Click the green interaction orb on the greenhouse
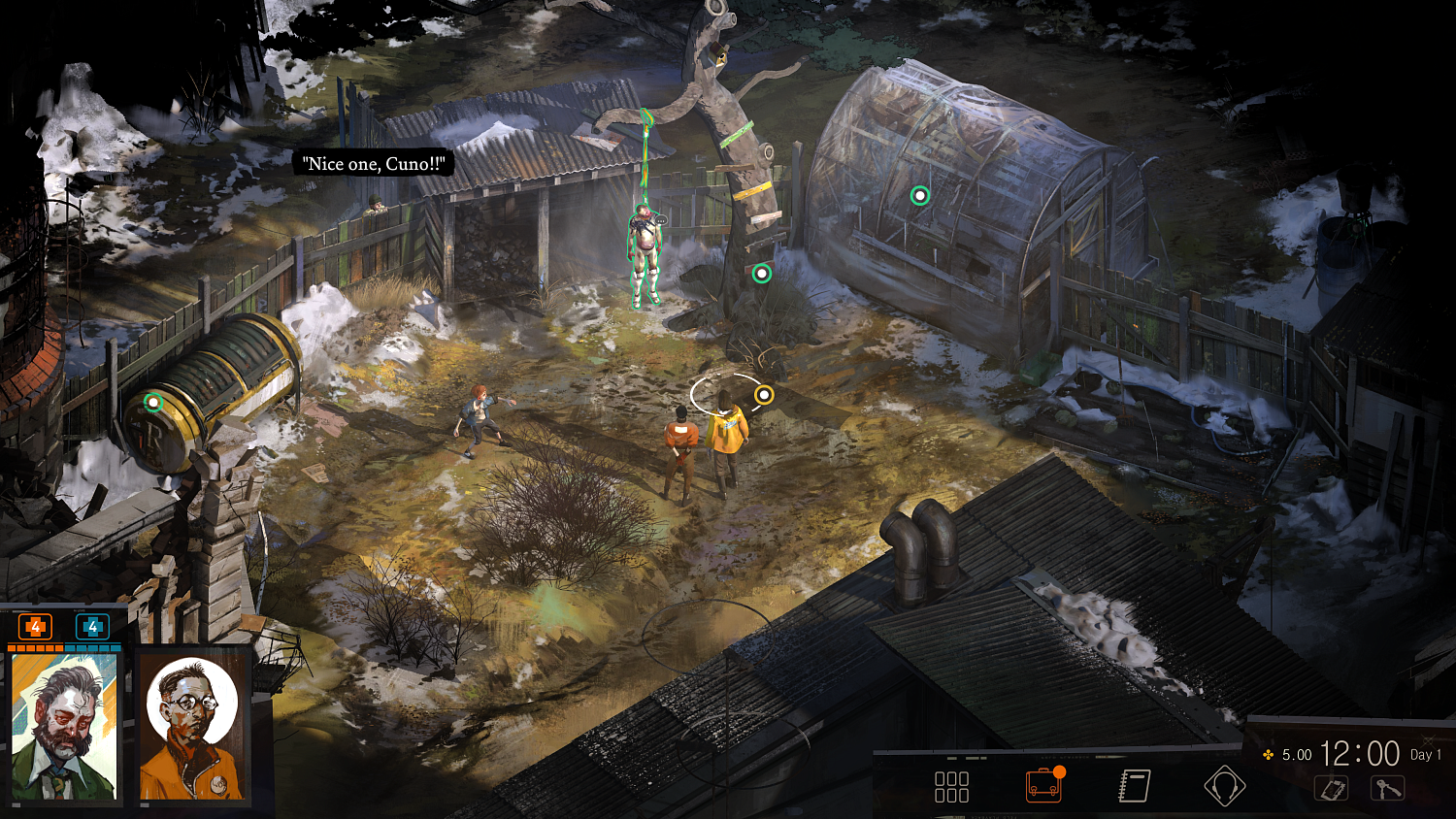This screenshot has width=1456, height=819. [918, 196]
